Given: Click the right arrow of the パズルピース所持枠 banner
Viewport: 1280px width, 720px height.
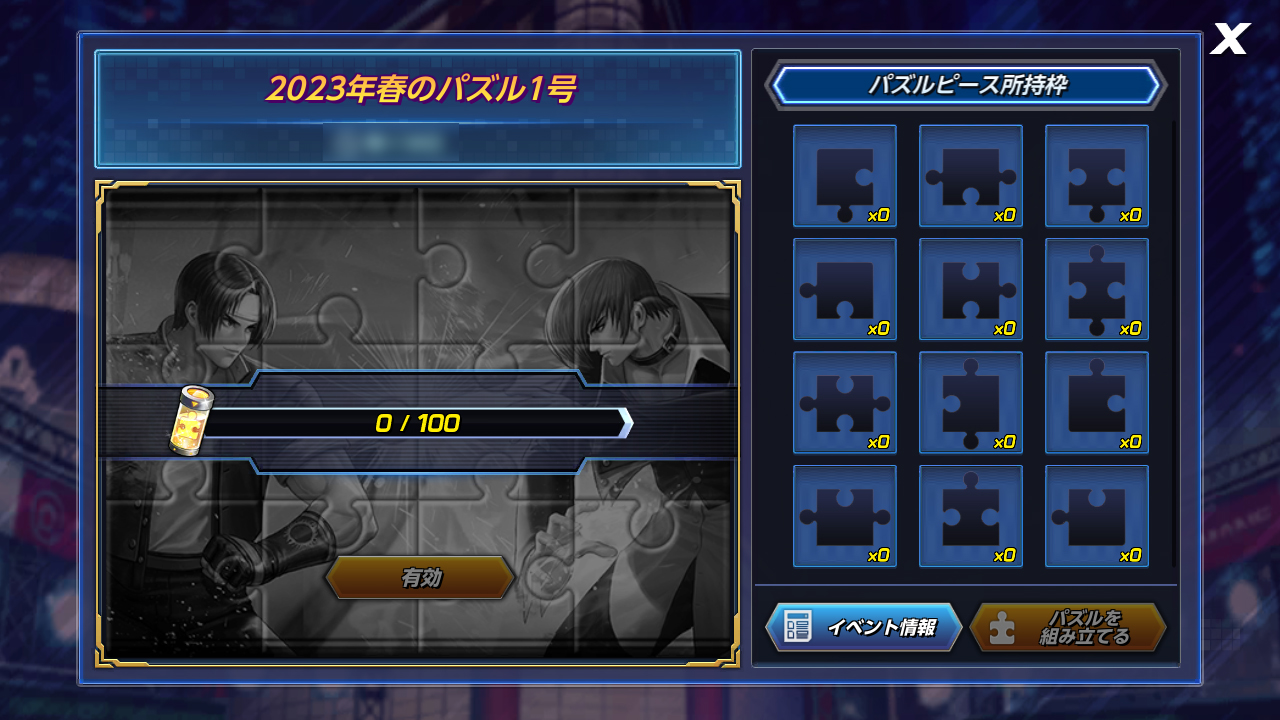Looking at the screenshot, I should click(x=1160, y=85).
